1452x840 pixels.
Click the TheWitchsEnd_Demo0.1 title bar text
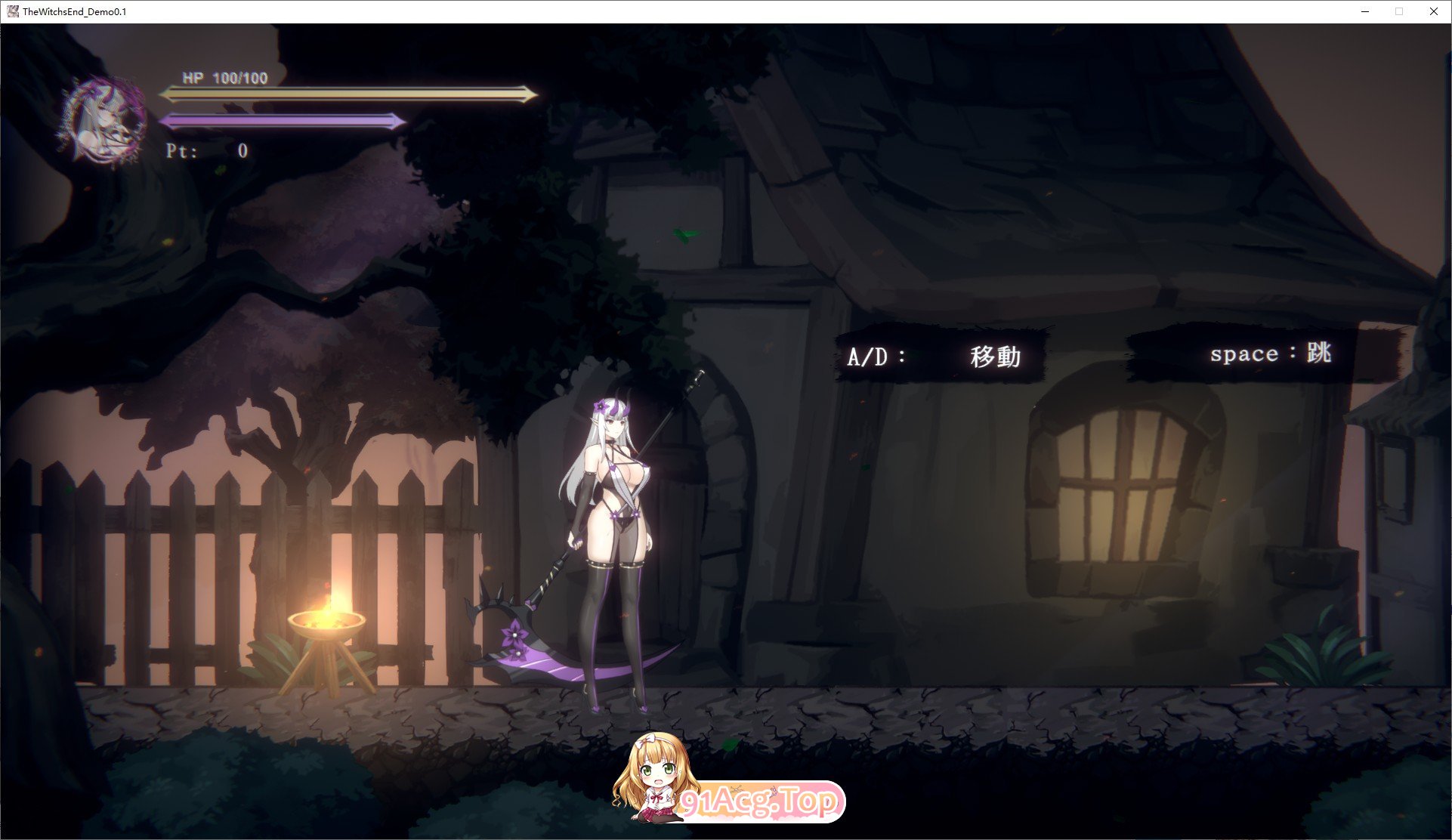click(x=74, y=11)
